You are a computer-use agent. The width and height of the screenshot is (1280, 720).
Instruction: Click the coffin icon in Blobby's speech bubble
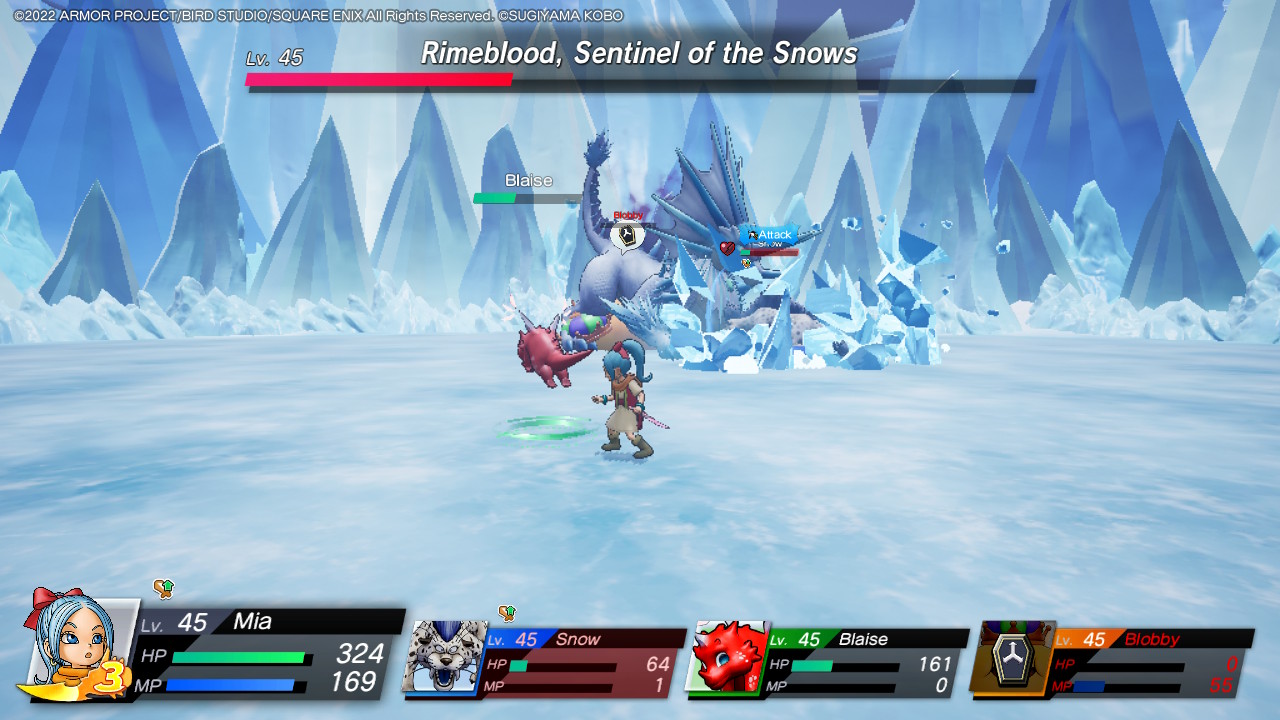pos(626,235)
